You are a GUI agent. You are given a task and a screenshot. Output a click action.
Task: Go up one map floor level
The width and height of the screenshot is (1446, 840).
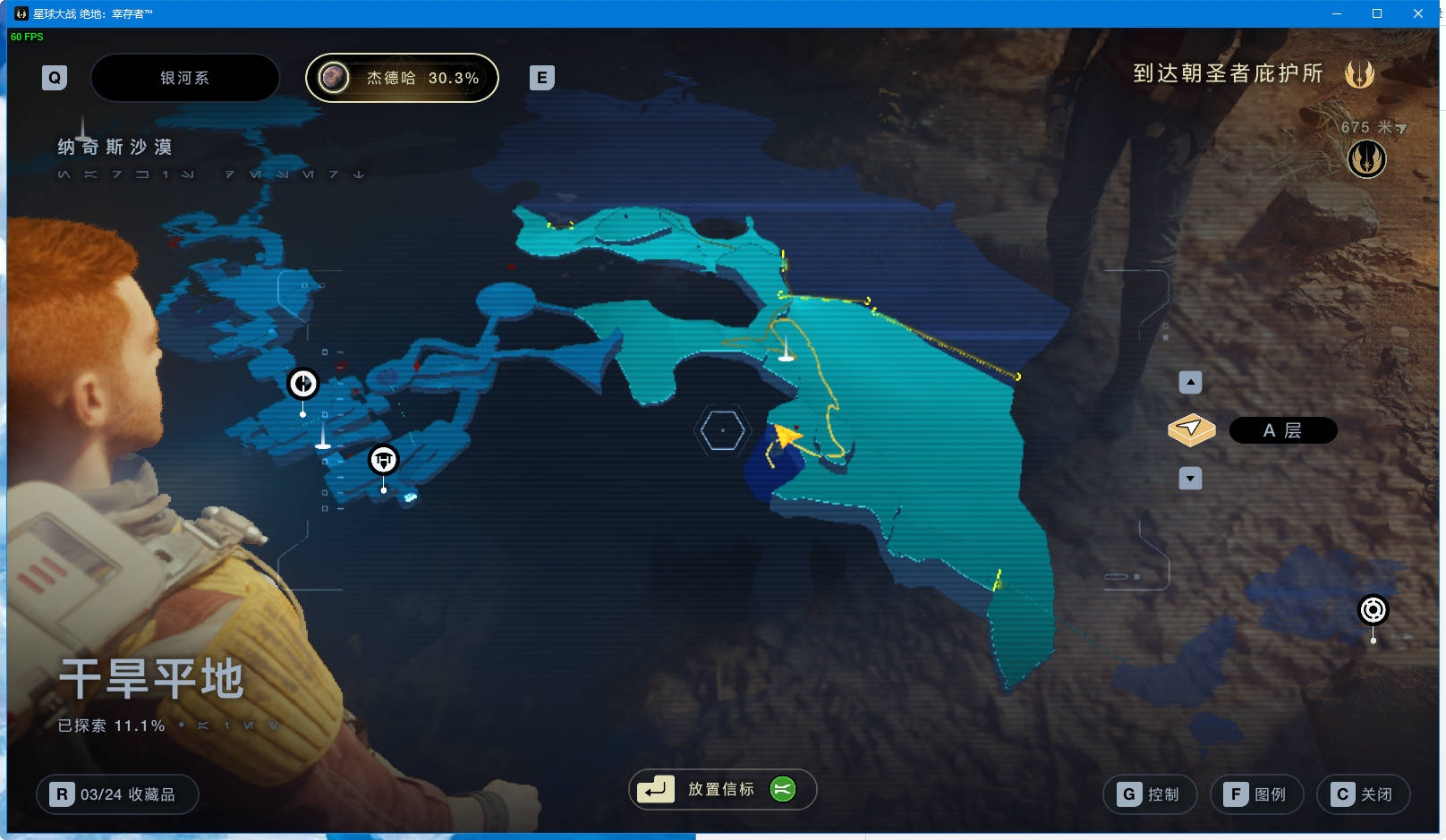(x=1190, y=383)
